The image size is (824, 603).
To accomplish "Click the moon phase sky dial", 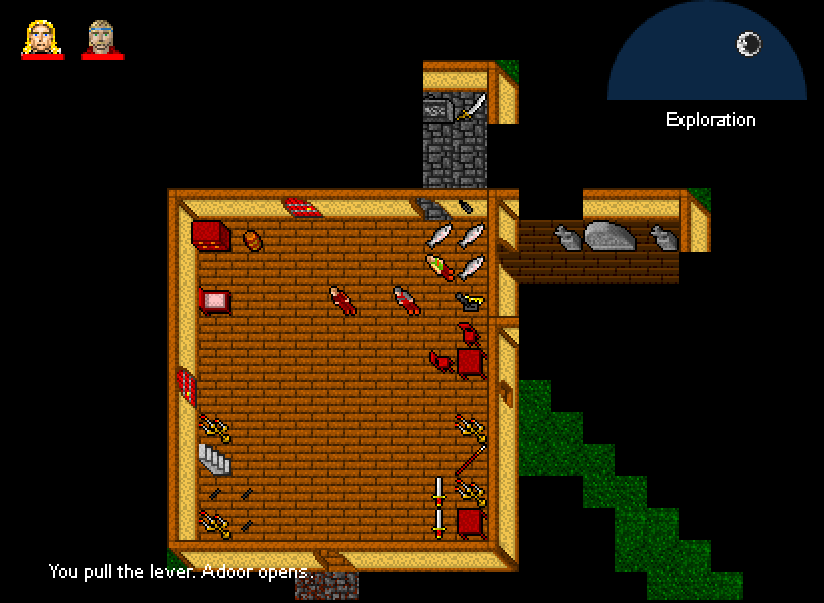I will (707, 55).
